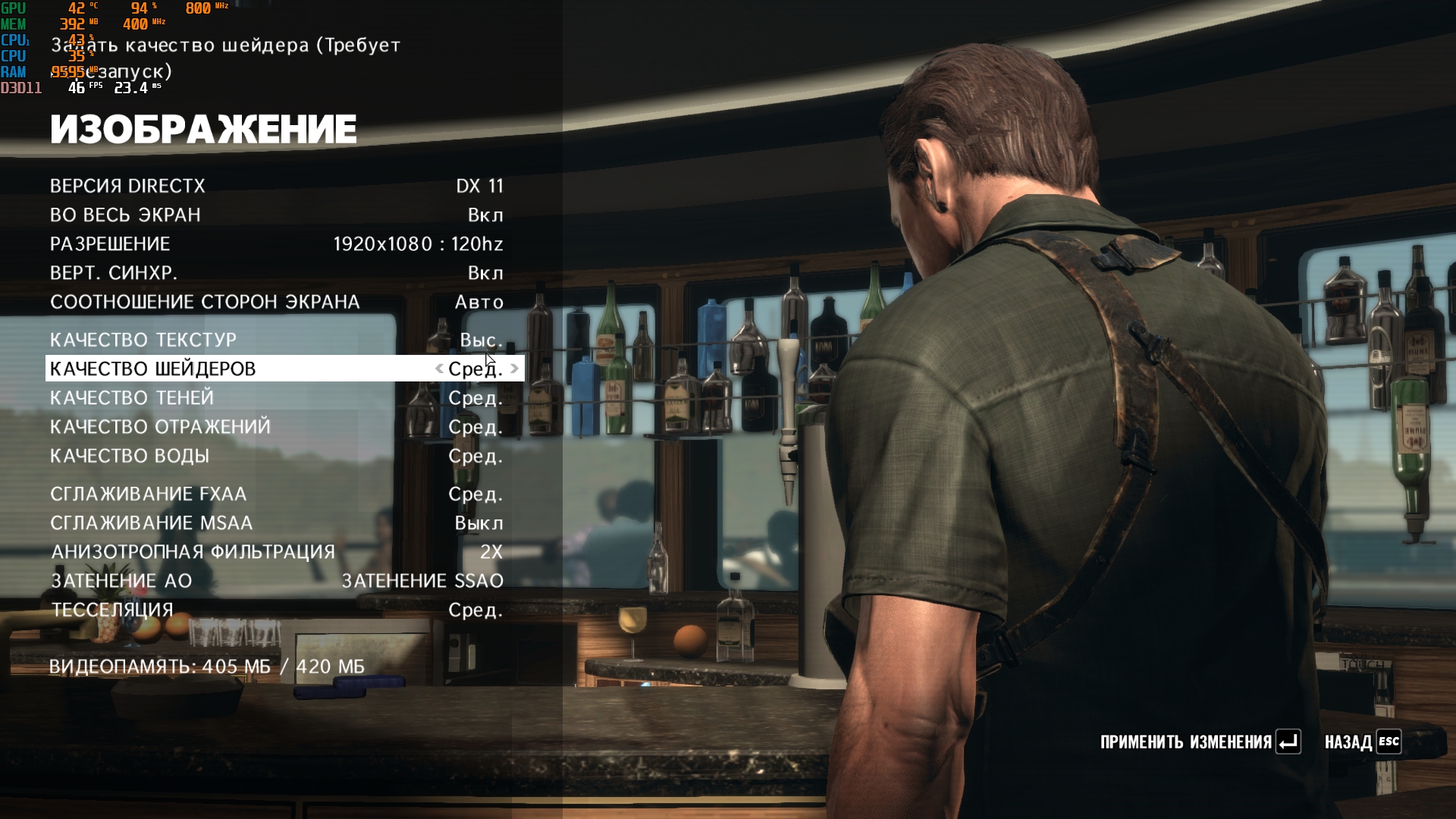Screen dimensions: 1456x819
Task: Choose the КАЧЕСТВО ОТРАЖЕНИЙ reflections row
Action: tap(277, 427)
